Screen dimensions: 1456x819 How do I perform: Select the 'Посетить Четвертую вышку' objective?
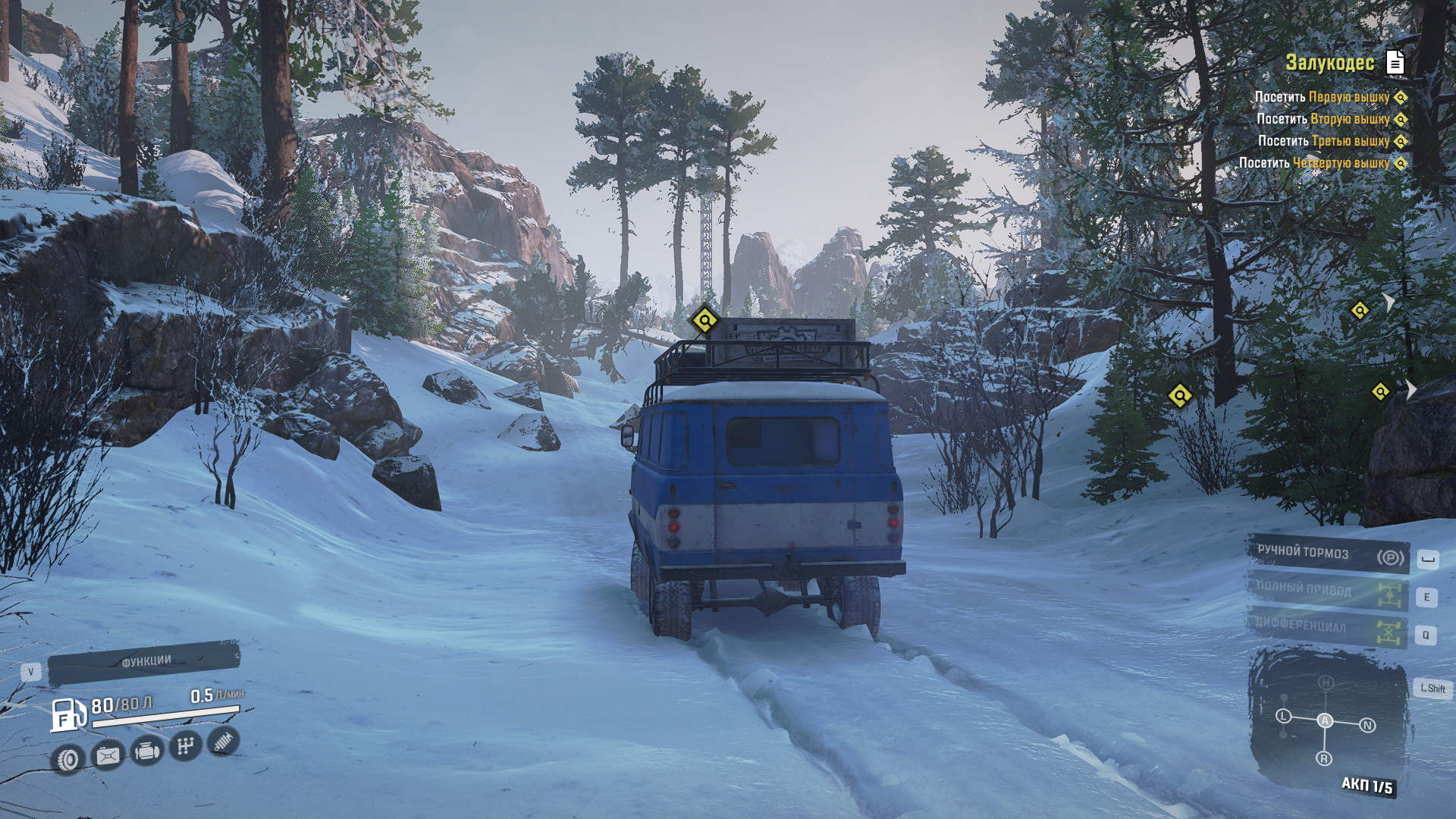(1323, 163)
